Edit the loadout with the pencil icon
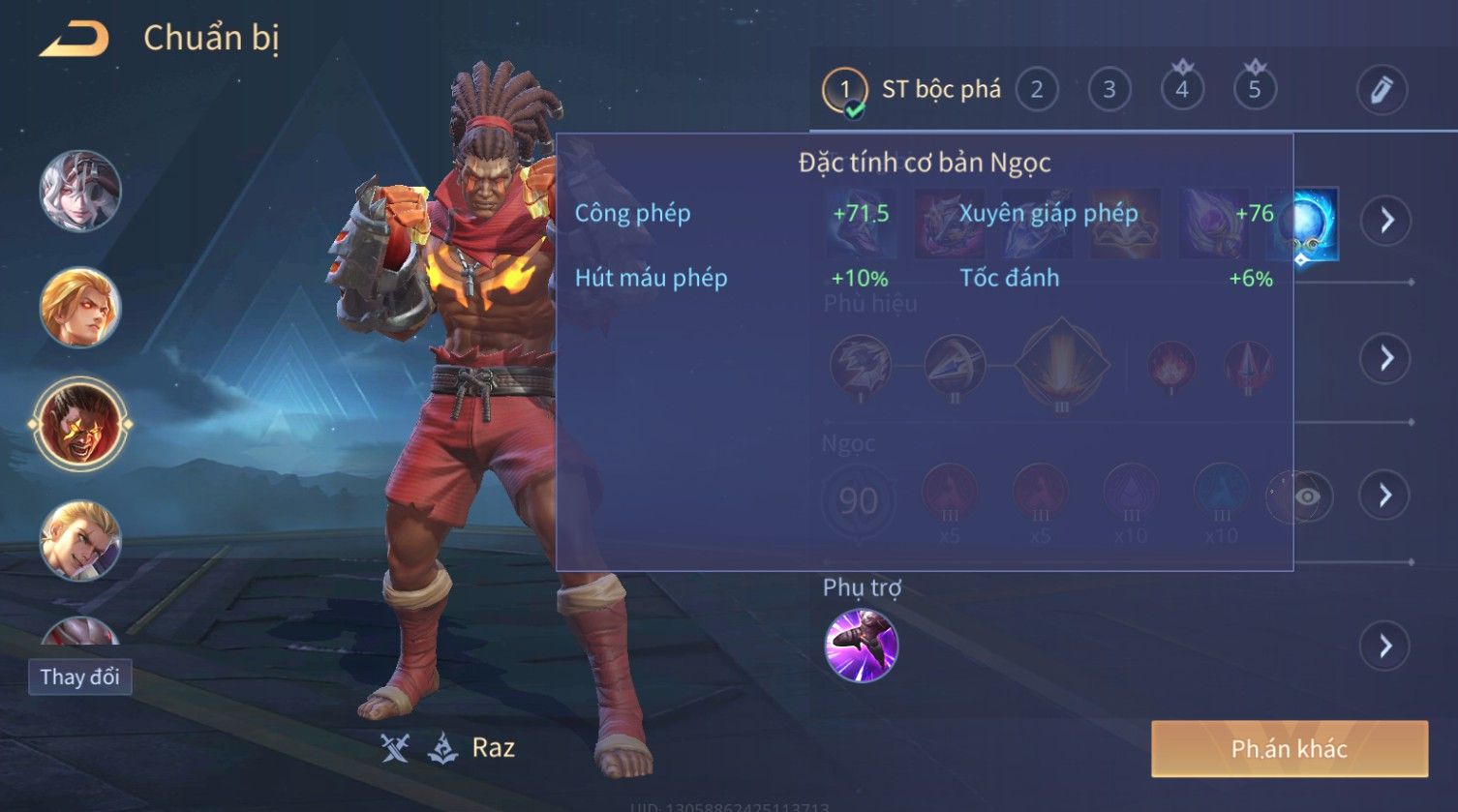 (1382, 90)
